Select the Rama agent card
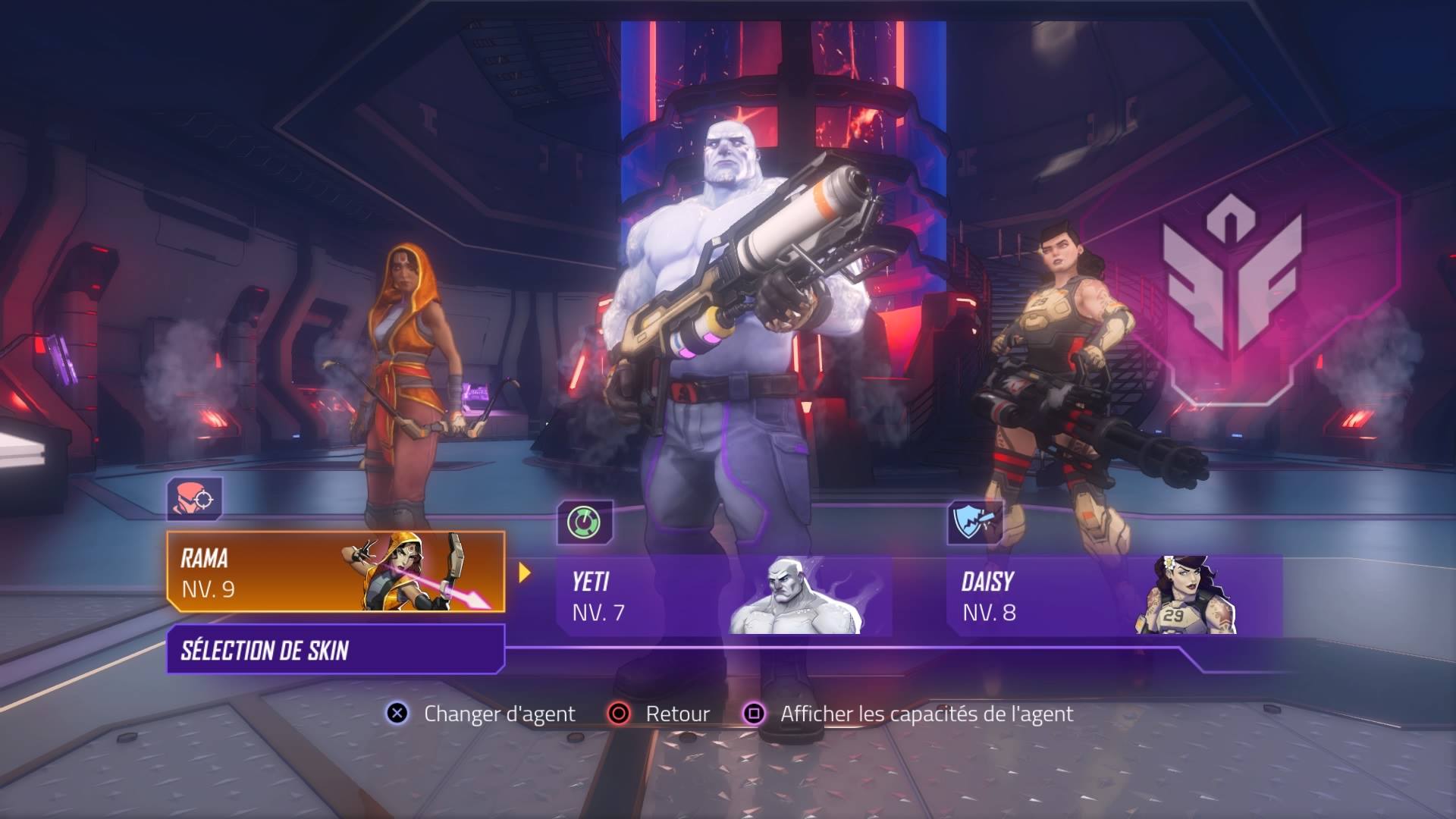 [x=335, y=573]
